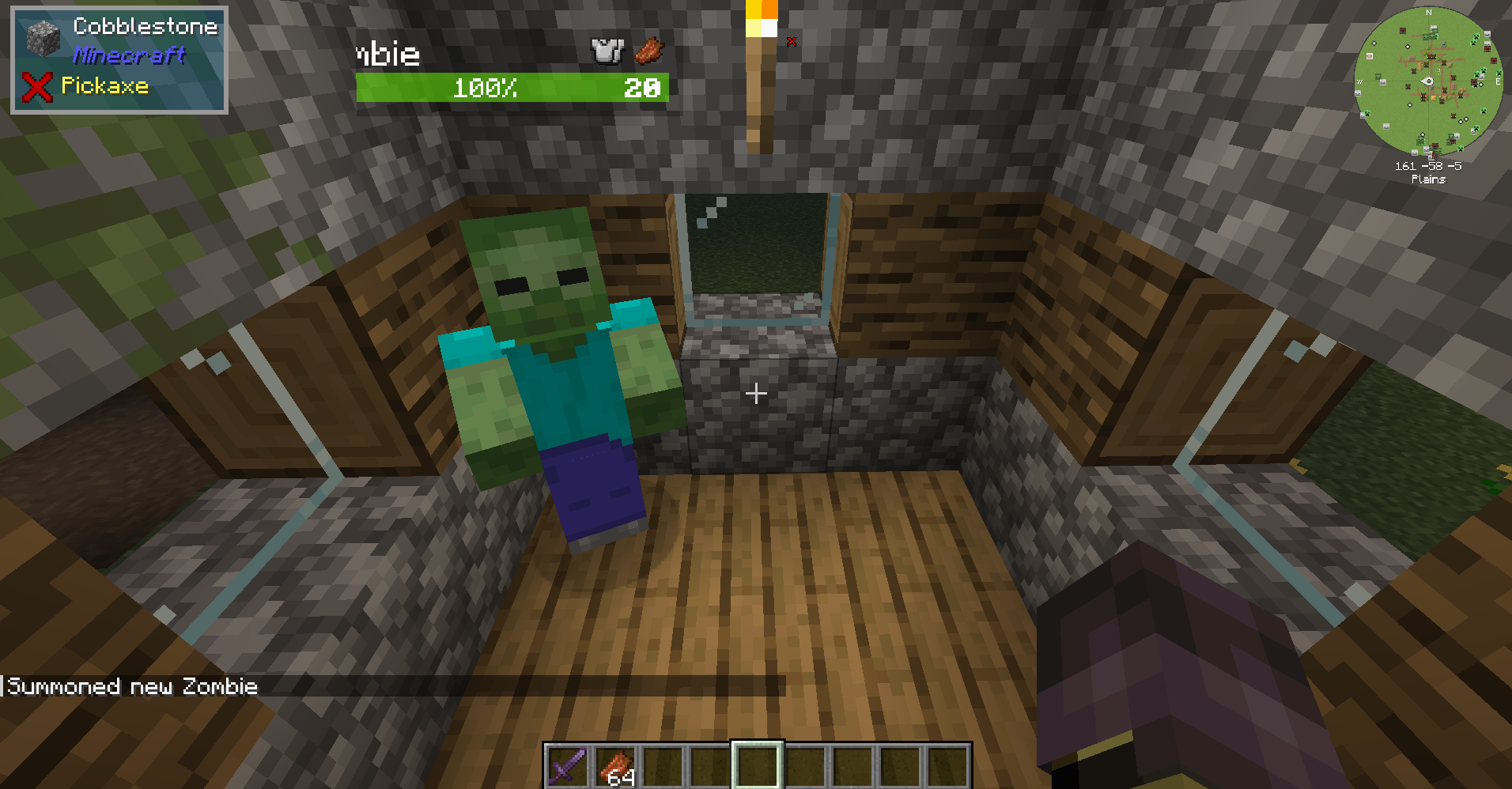Click the Summoned new Zombie chat message
Viewport: 1512px width, 789px height.
(130, 687)
